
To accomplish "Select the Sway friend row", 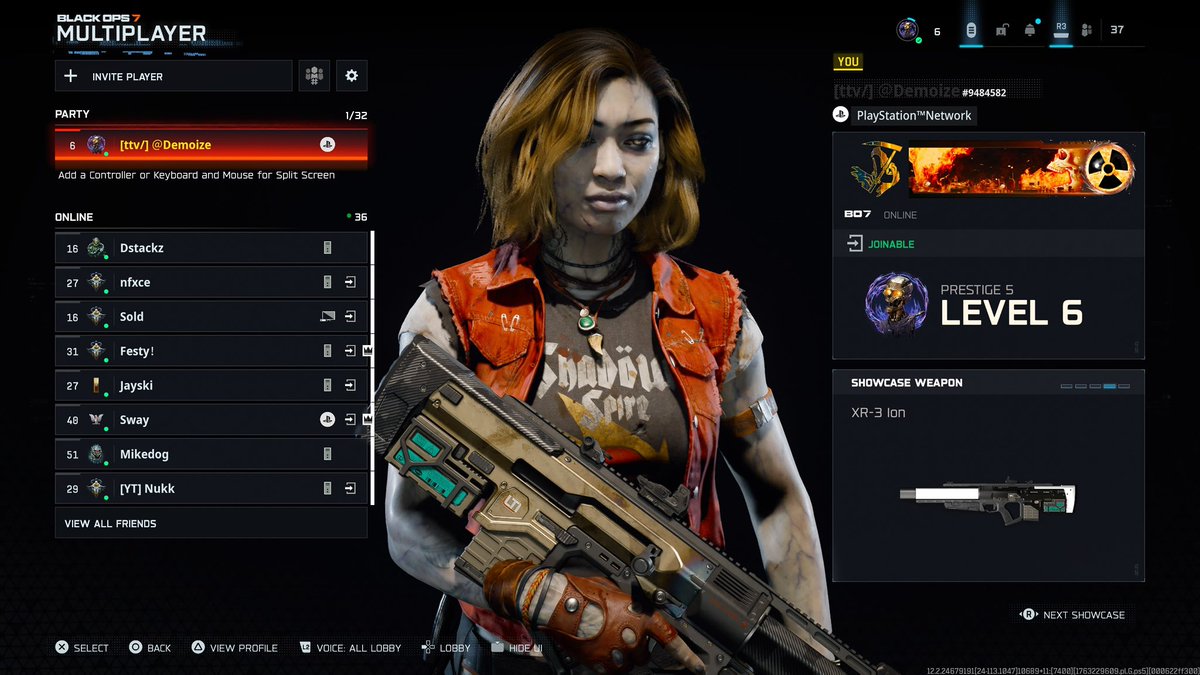I will tap(210, 420).
